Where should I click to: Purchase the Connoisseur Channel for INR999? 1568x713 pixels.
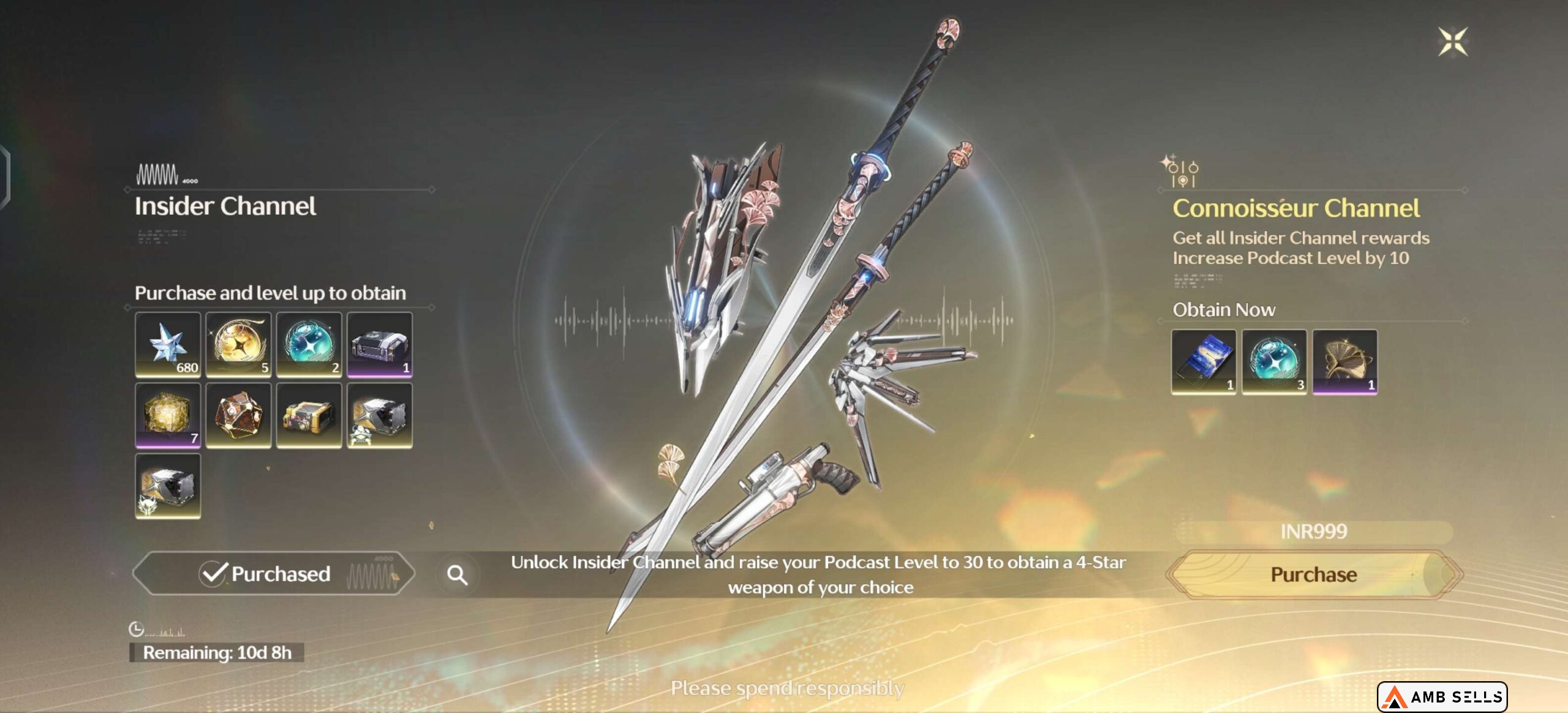pos(1313,574)
